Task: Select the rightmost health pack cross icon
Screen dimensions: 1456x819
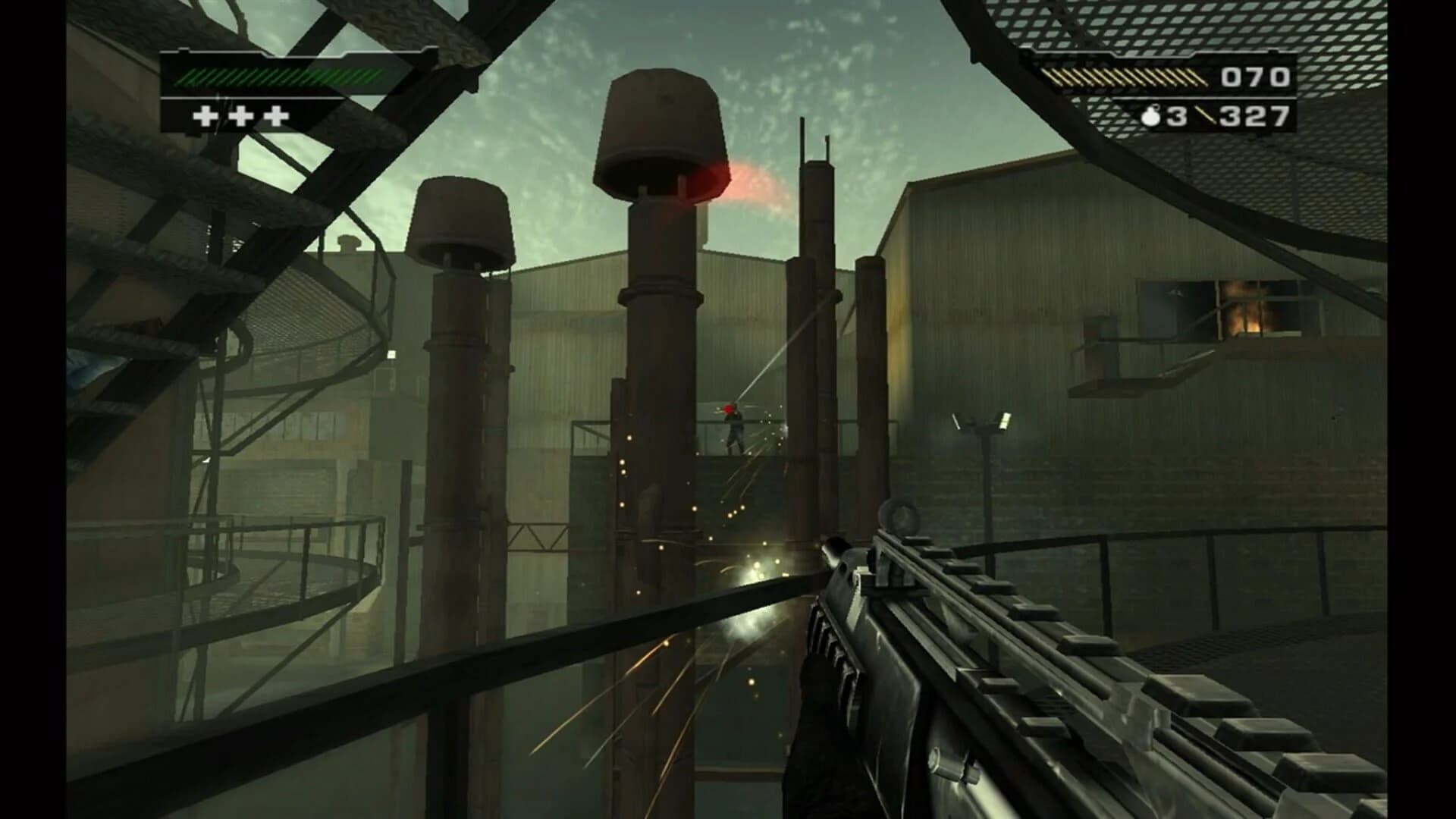Action: click(275, 116)
